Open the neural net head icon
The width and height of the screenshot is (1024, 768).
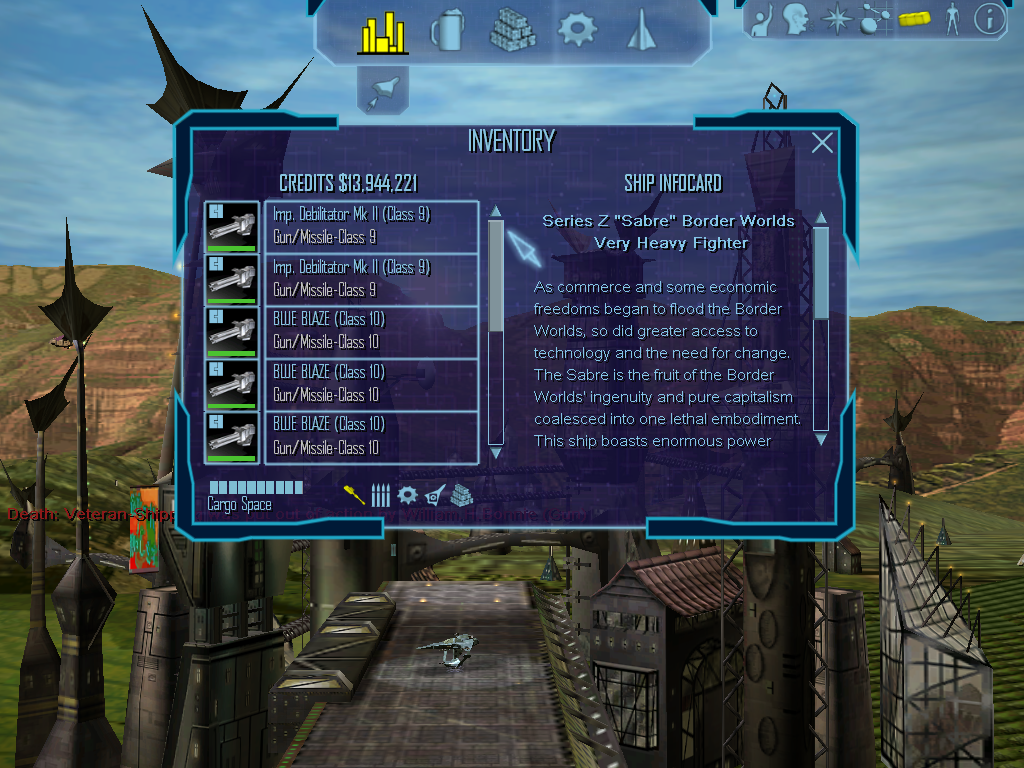pyautogui.click(x=796, y=20)
